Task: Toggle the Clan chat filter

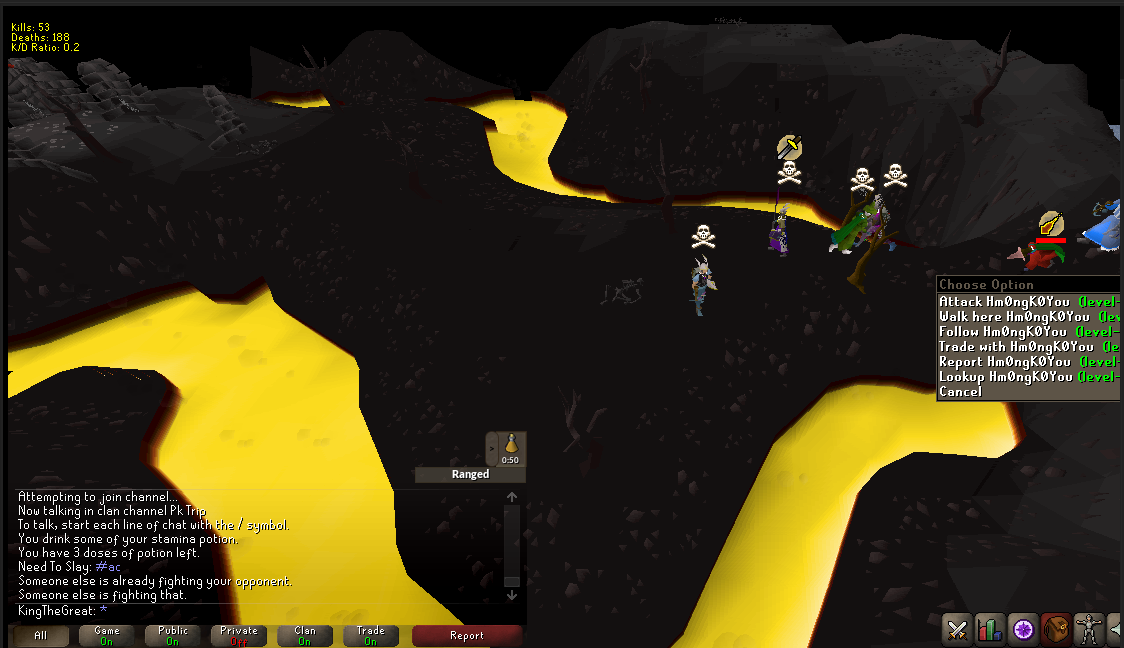Action: [x=305, y=636]
